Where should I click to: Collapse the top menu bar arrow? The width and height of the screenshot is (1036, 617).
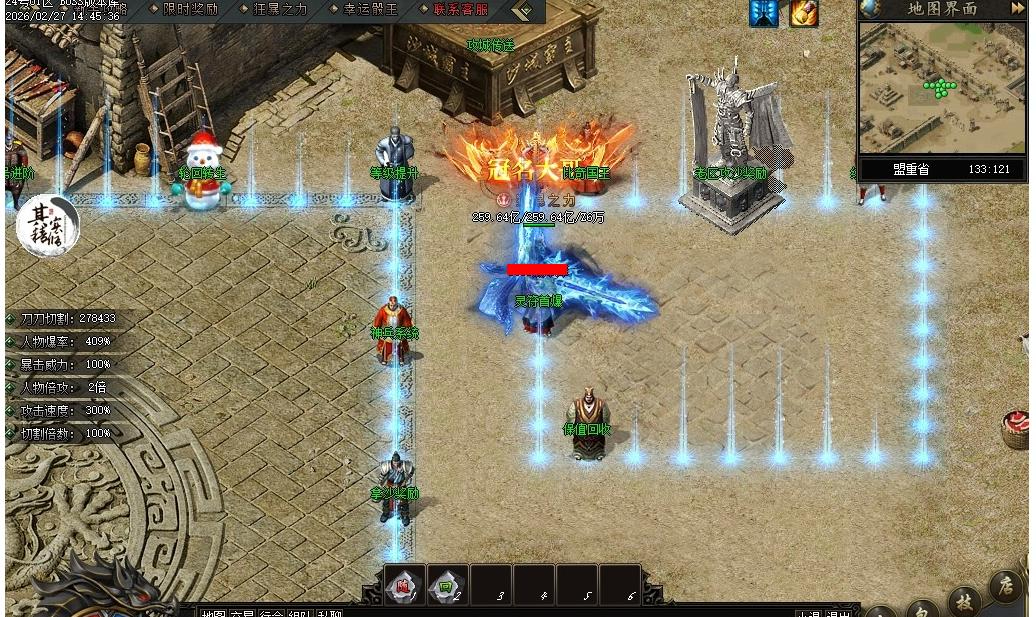(524, 10)
